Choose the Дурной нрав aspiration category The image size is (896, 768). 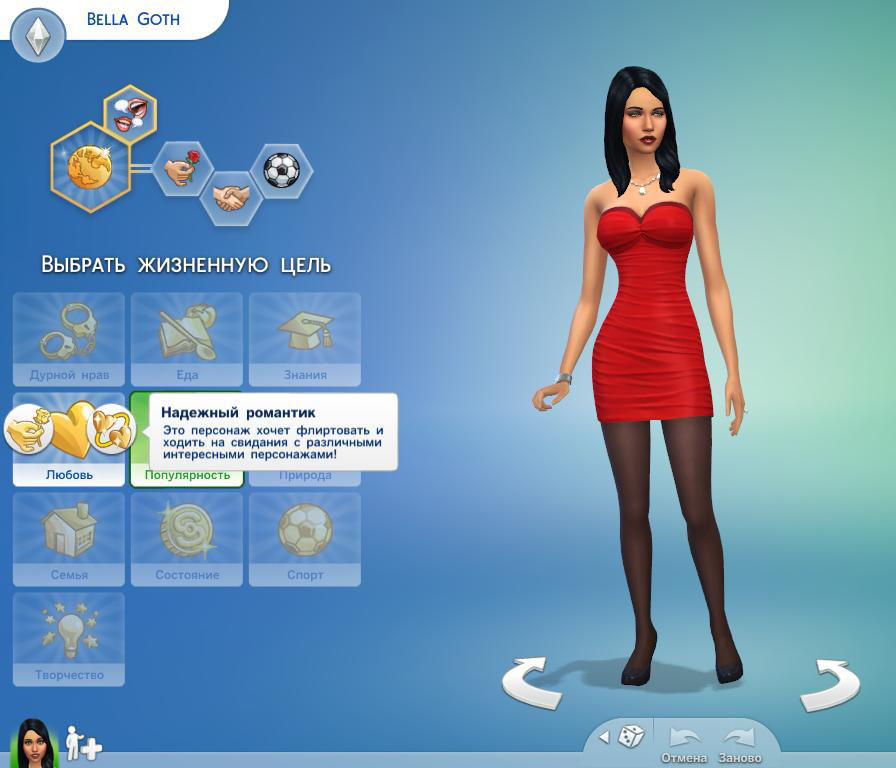click(69, 339)
